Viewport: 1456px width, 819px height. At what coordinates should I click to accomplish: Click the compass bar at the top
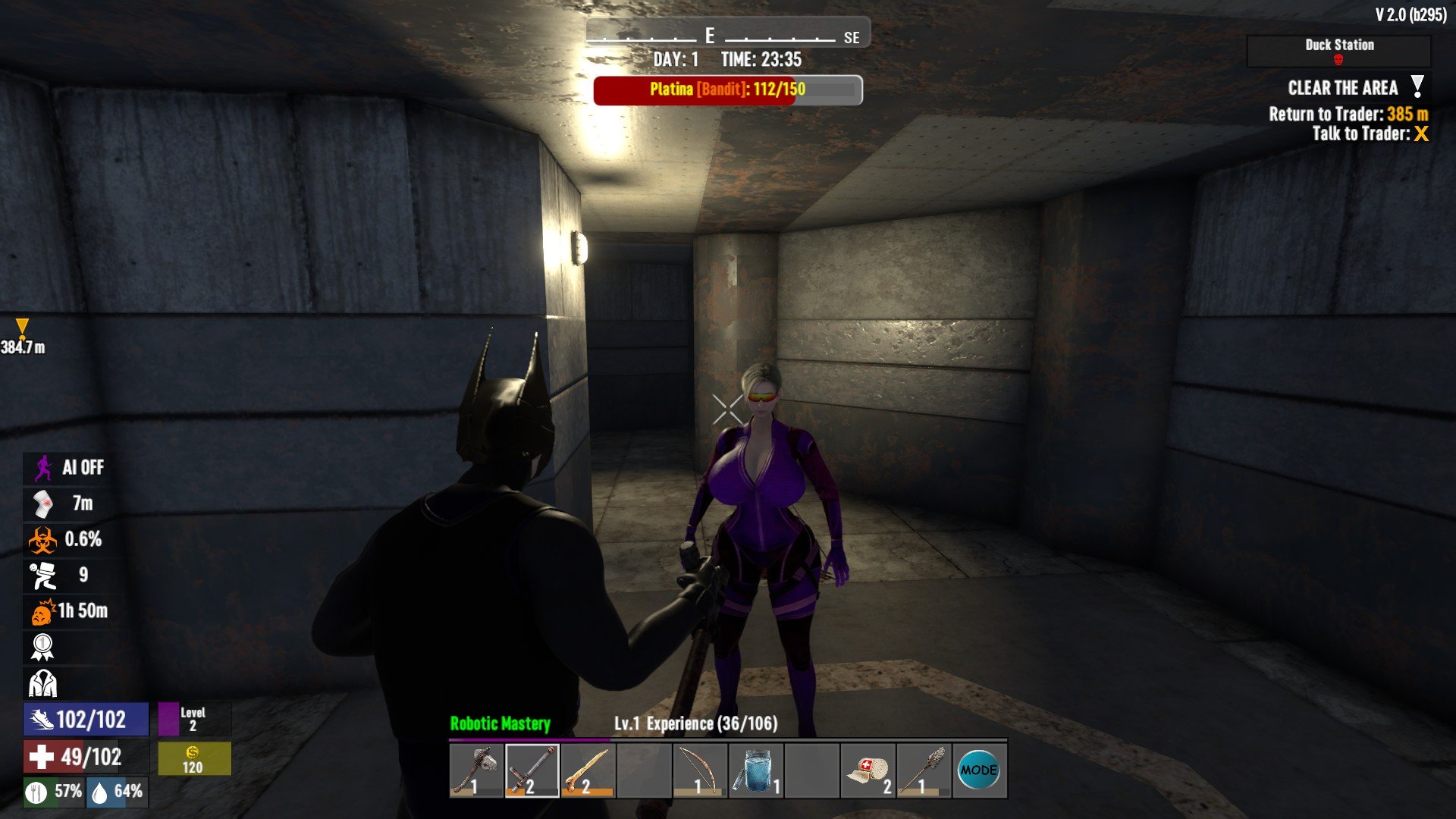pyautogui.click(x=727, y=36)
